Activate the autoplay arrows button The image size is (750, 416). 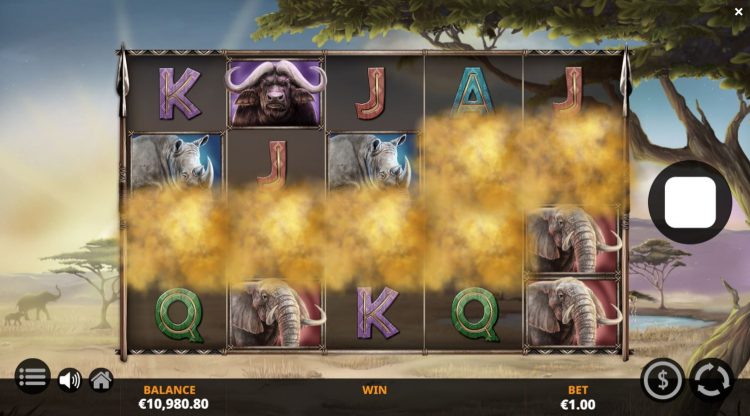711,380
